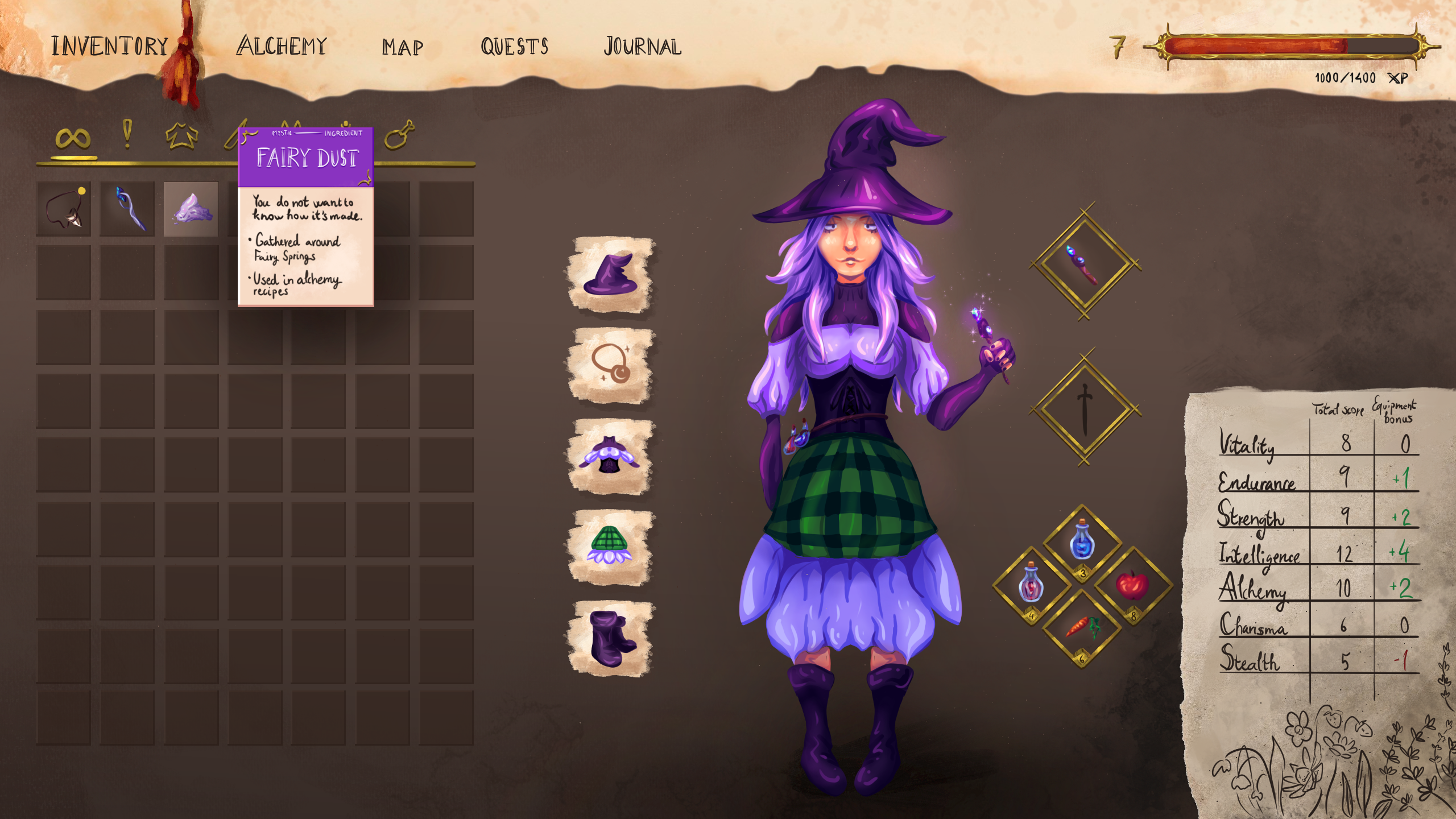
Task: Open the Quests tab
Action: (514, 47)
